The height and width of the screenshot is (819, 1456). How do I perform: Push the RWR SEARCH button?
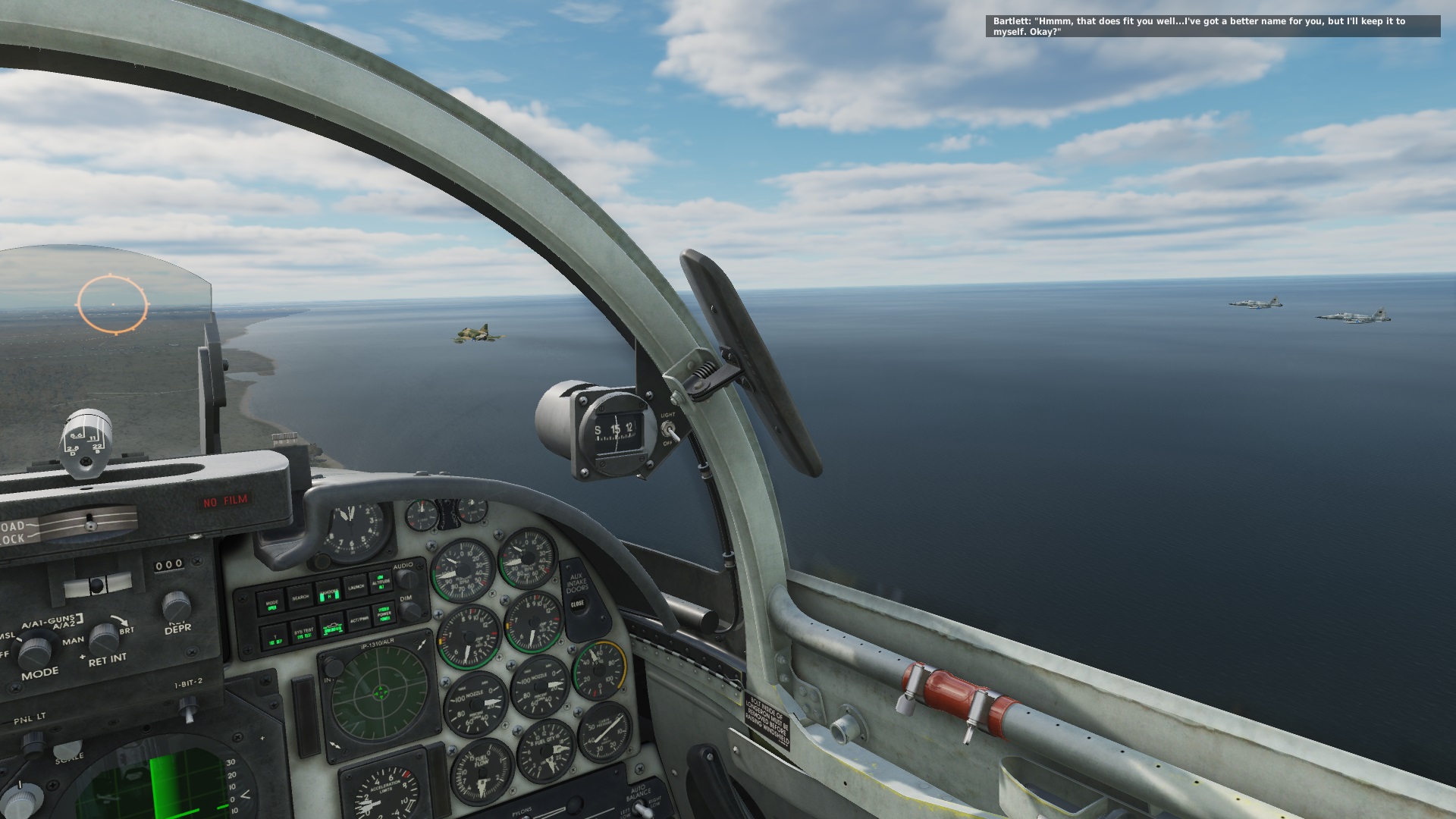pyautogui.click(x=300, y=598)
